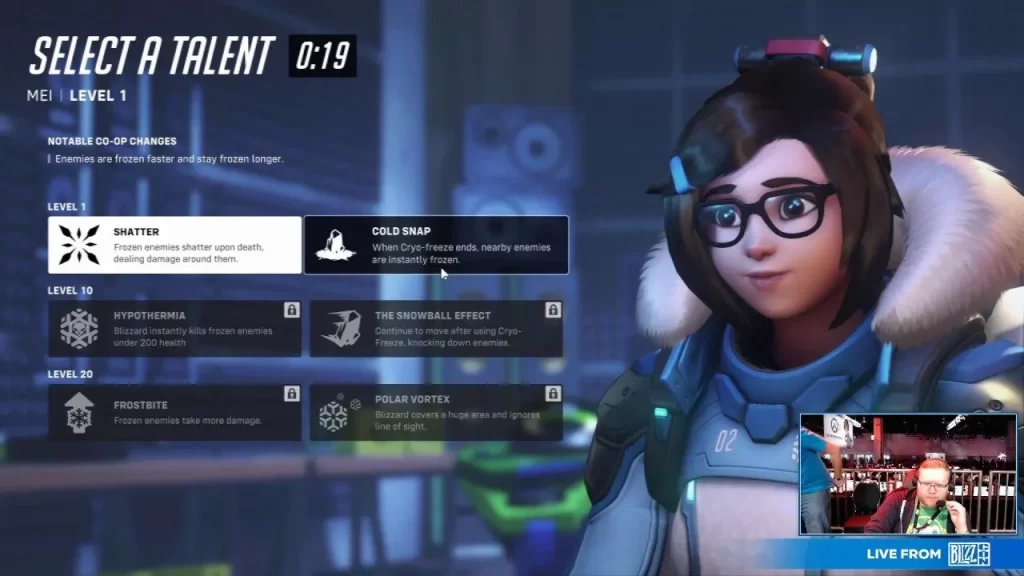Viewport: 1024px width, 576px height.
Task: Choose the Polar Vortex talent
Action: (436, 413)
